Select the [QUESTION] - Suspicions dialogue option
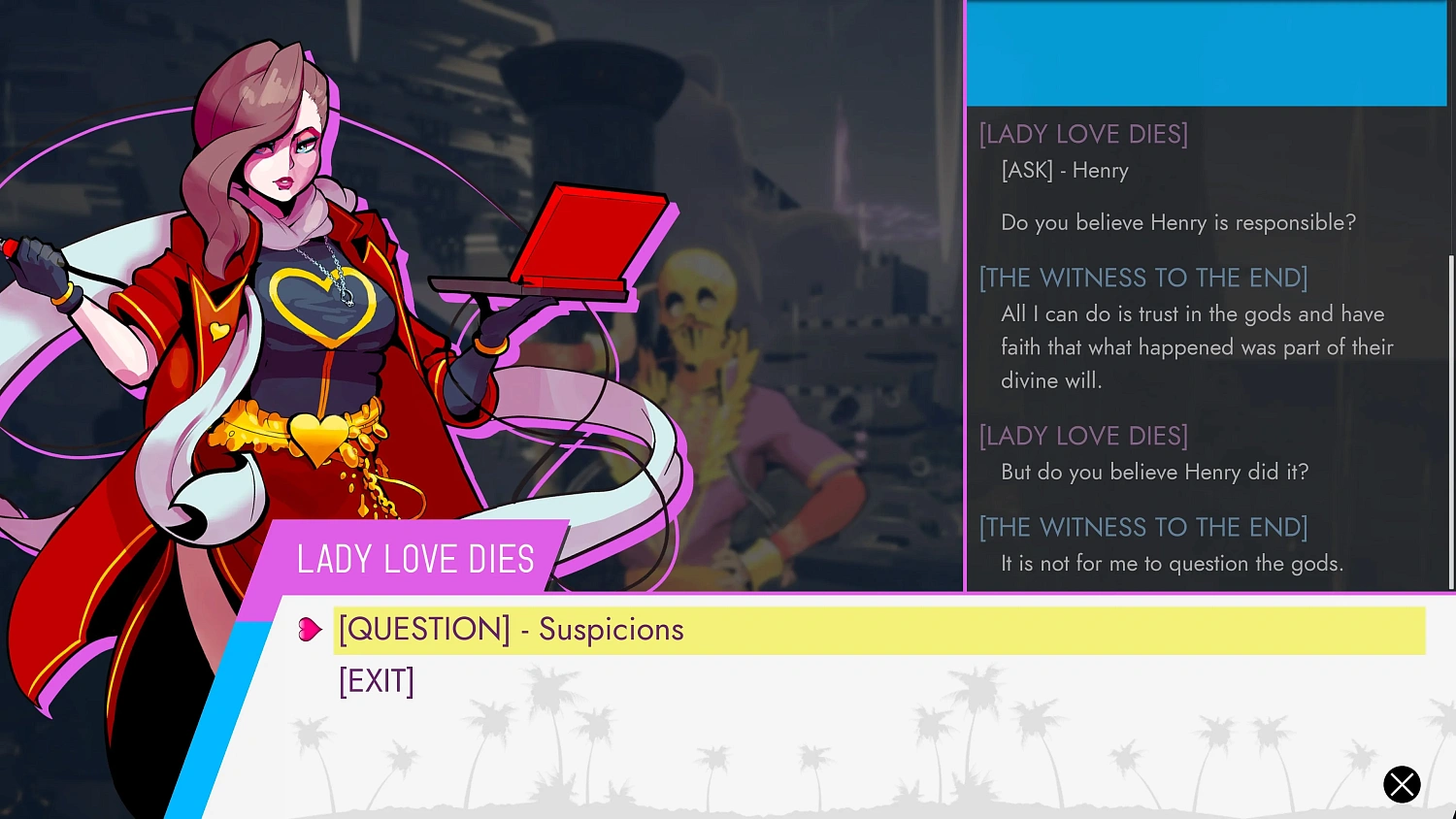The image size is (1456, 819). pyautogui.click(x=512, y=629)
